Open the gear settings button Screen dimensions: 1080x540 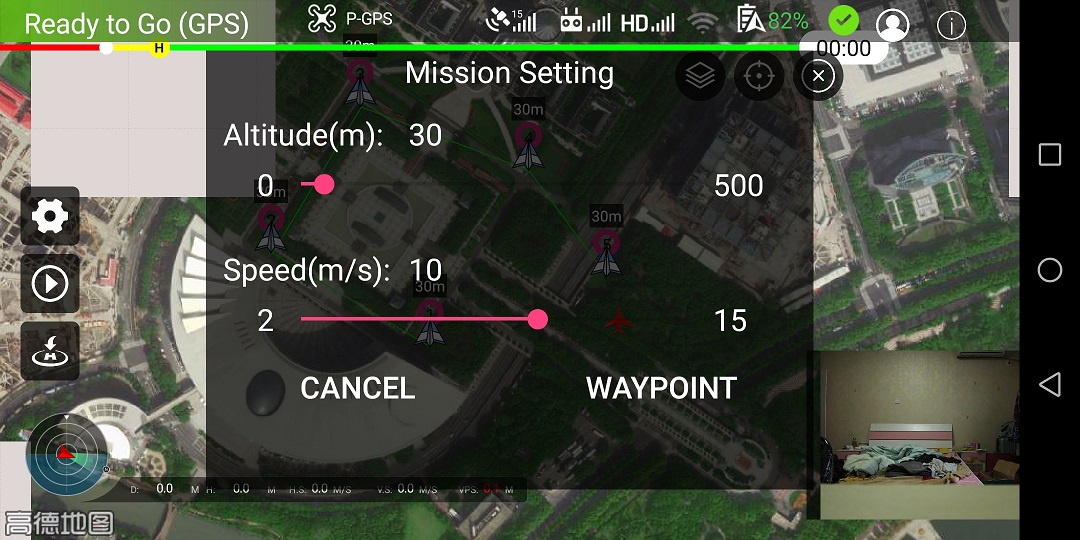pyautogui.click(x=50, y=216)
